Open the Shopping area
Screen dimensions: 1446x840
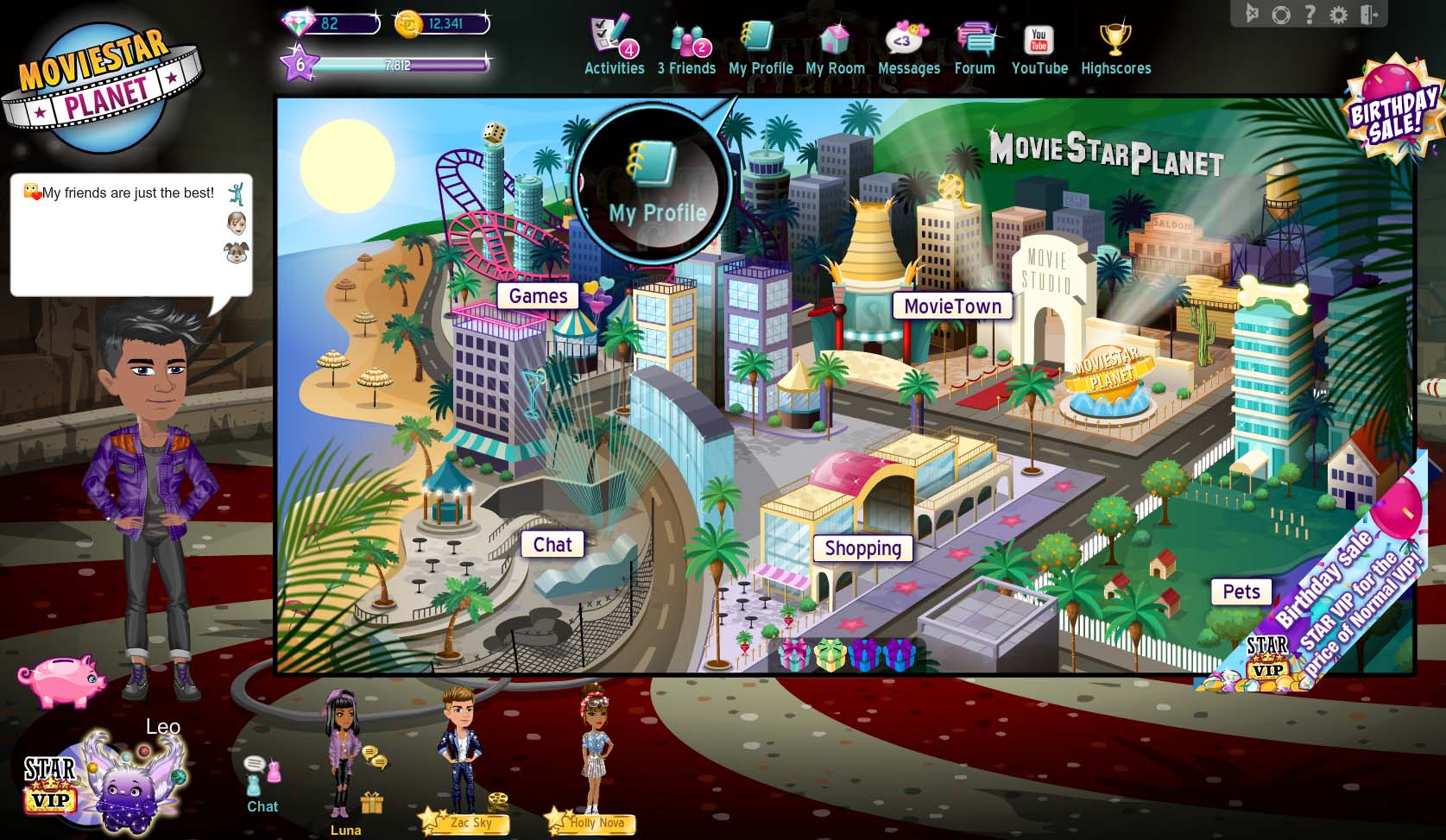point(862,548)
